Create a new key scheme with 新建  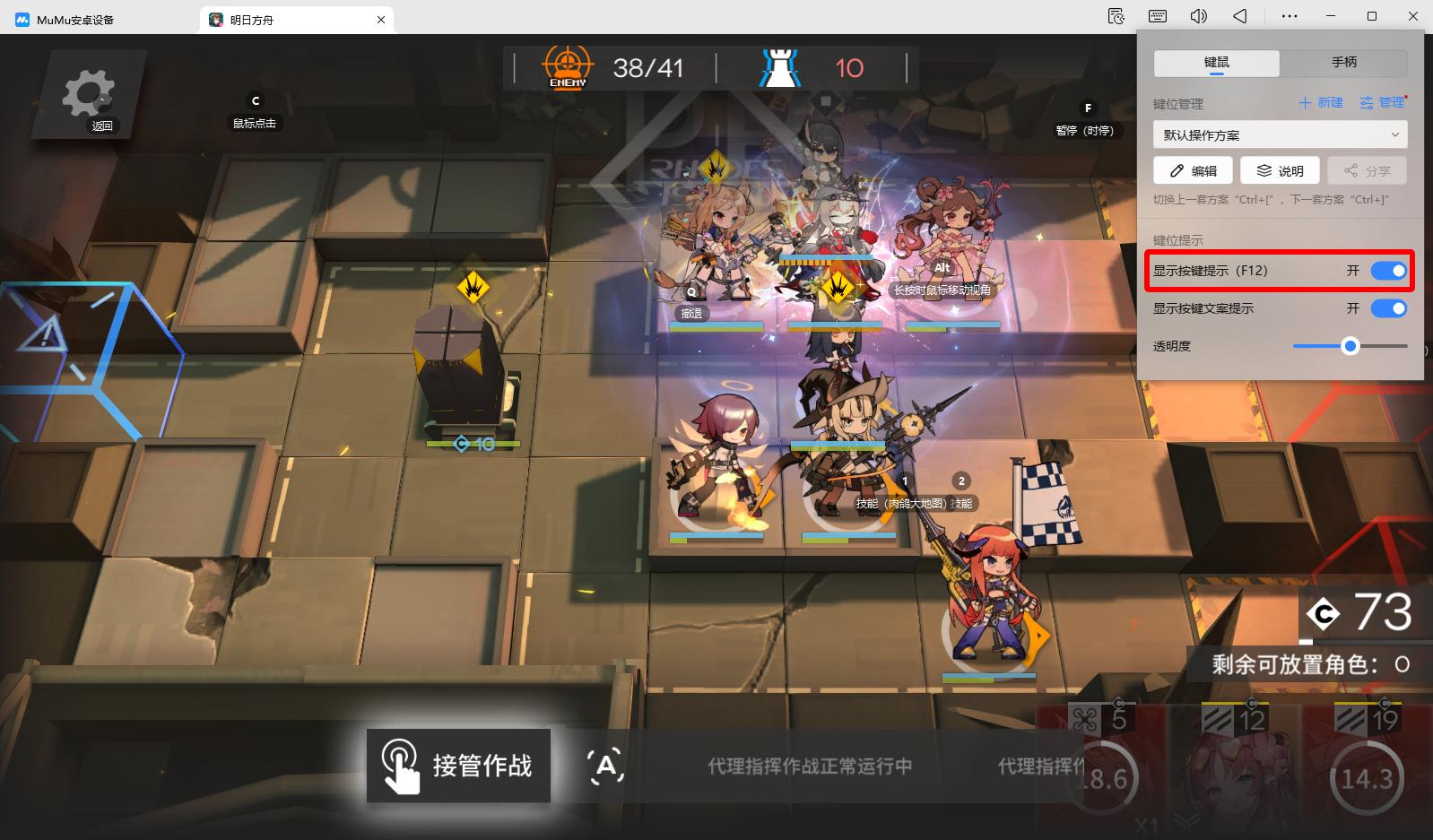click(1321, 102)
